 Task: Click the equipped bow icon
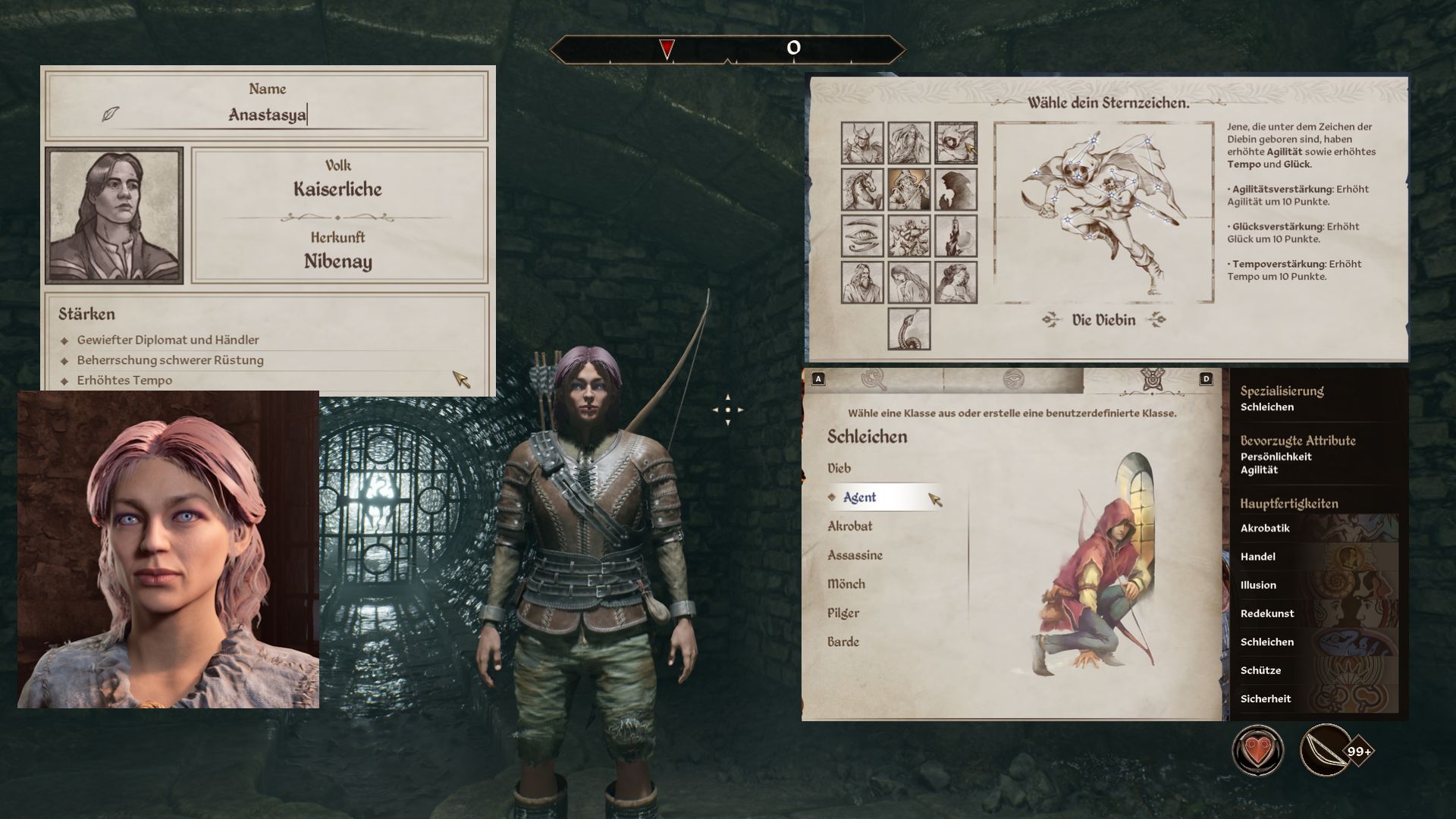coord(1326,751)
